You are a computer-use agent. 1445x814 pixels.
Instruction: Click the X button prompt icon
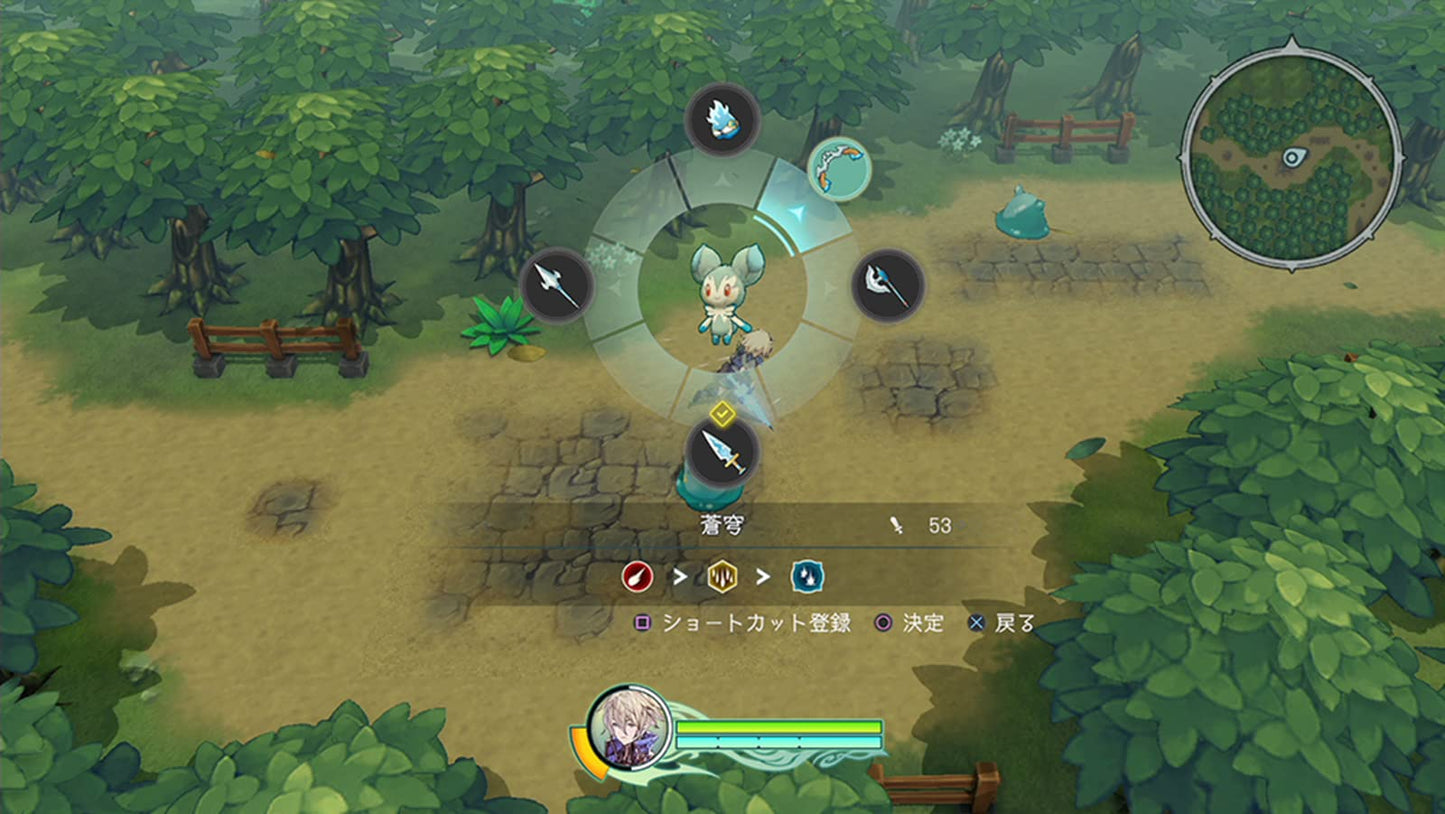977,623
